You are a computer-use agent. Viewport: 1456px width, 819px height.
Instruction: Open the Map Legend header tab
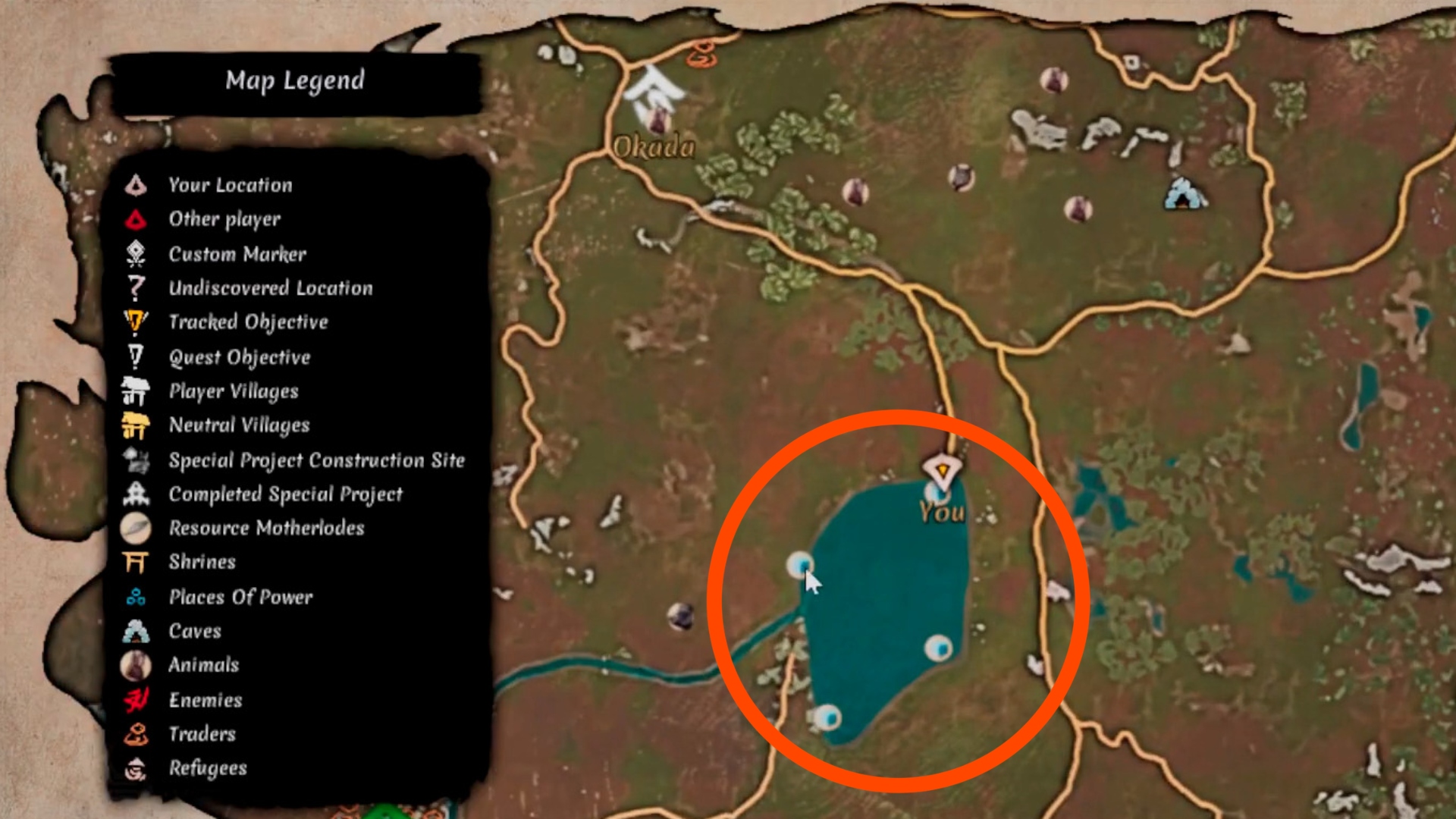point(296,80)
